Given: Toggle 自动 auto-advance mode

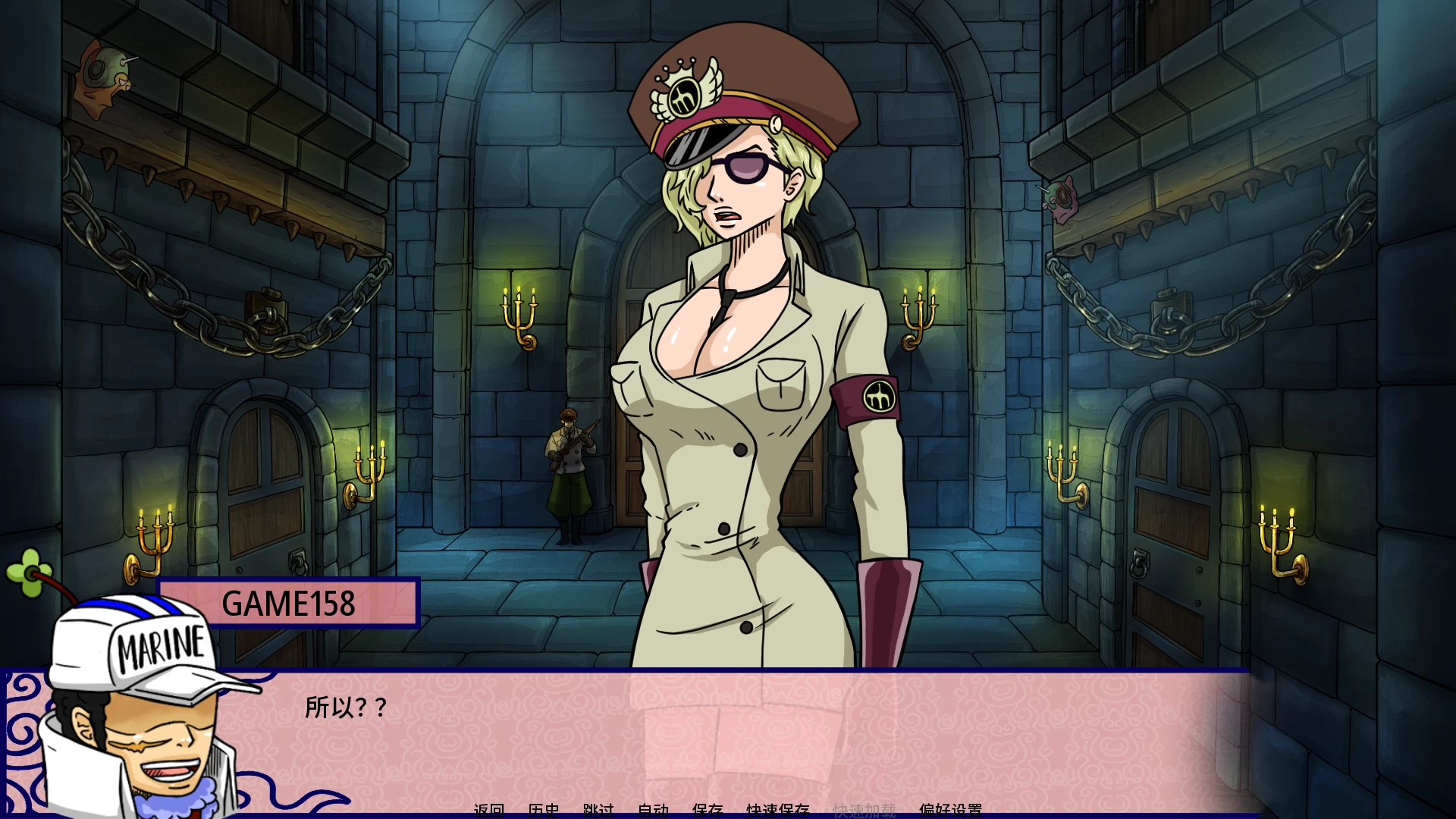Looking at the screenshot, I should [x=653, y=811].
